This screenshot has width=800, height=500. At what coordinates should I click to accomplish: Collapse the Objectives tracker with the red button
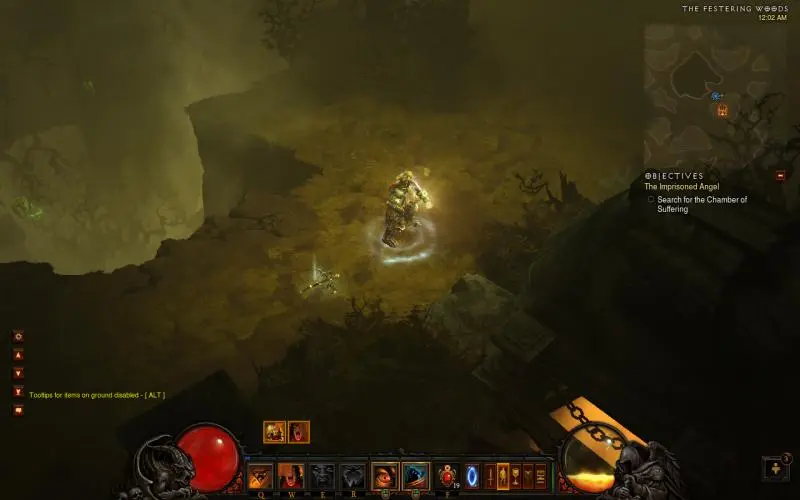(x=780, y=175)
